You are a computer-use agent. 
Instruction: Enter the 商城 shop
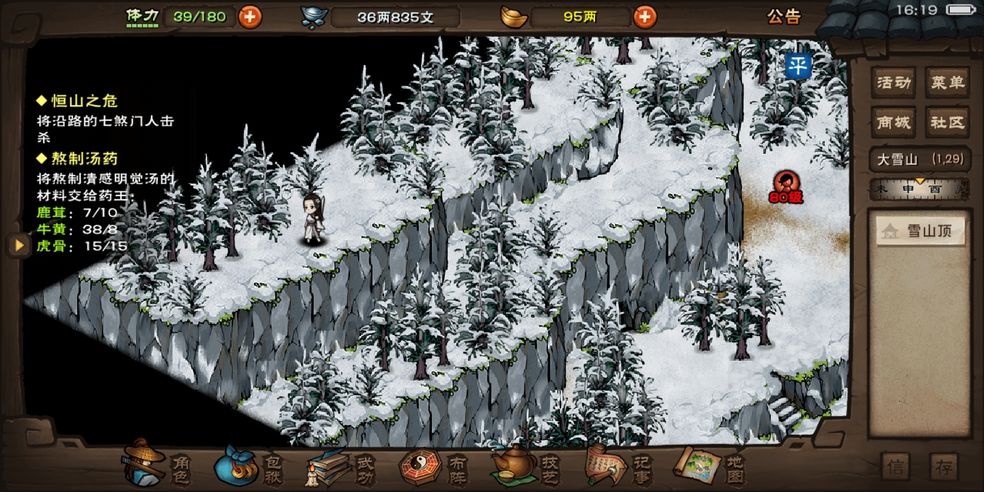(x=893, y=122)
